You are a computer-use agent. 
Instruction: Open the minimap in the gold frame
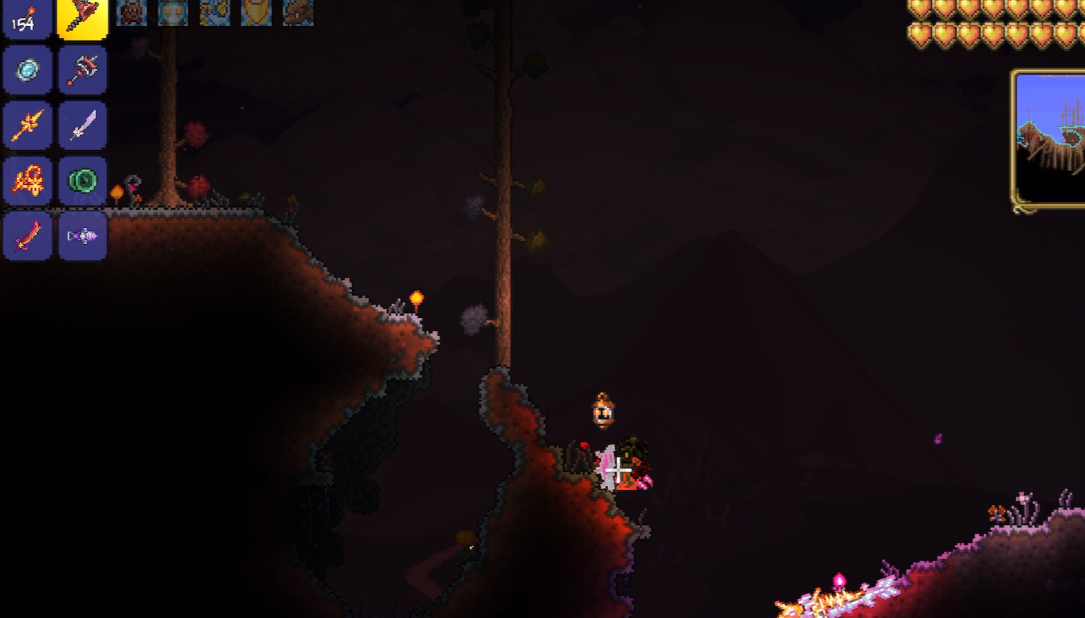tap(1050, 140)
